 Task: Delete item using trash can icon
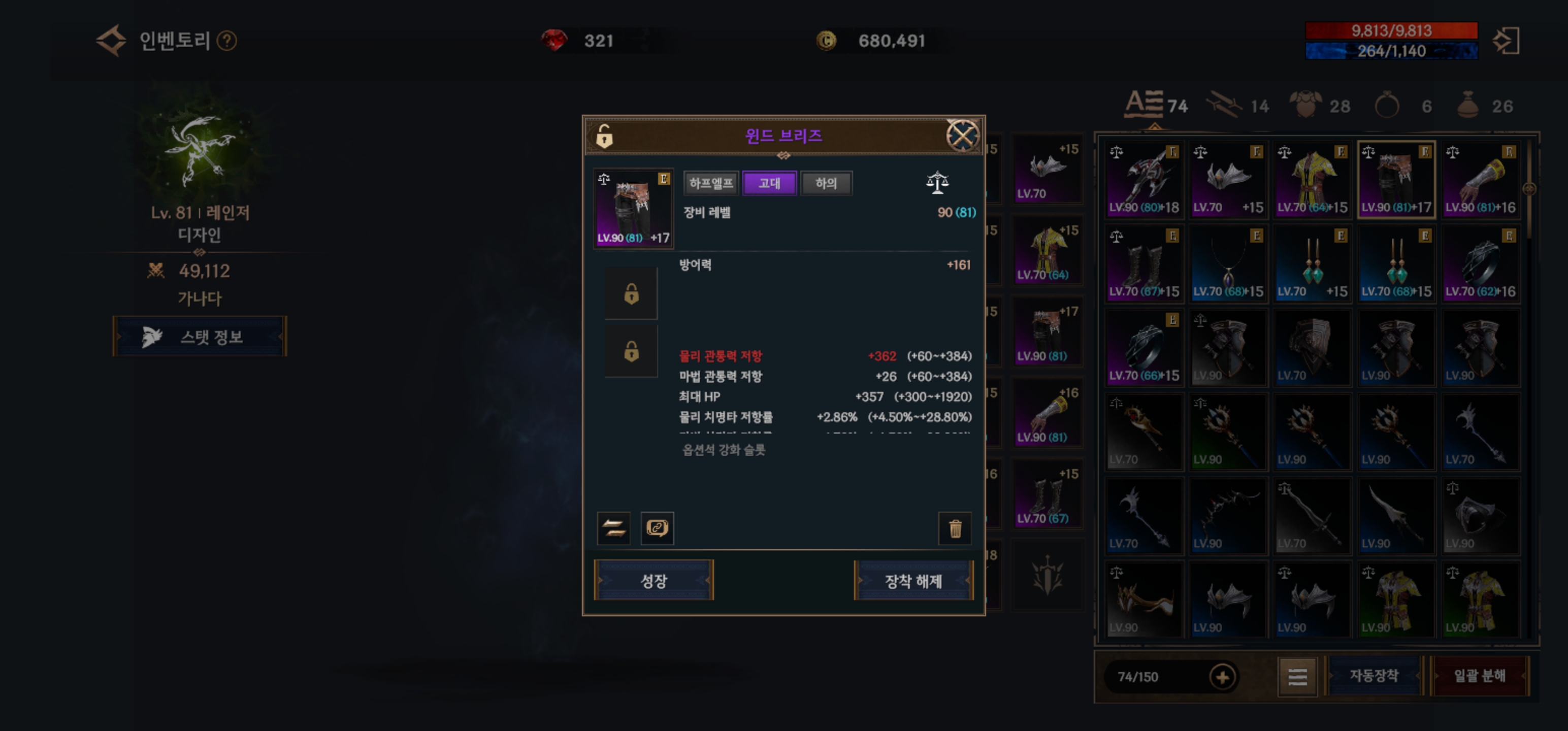(x=955, y=528)
